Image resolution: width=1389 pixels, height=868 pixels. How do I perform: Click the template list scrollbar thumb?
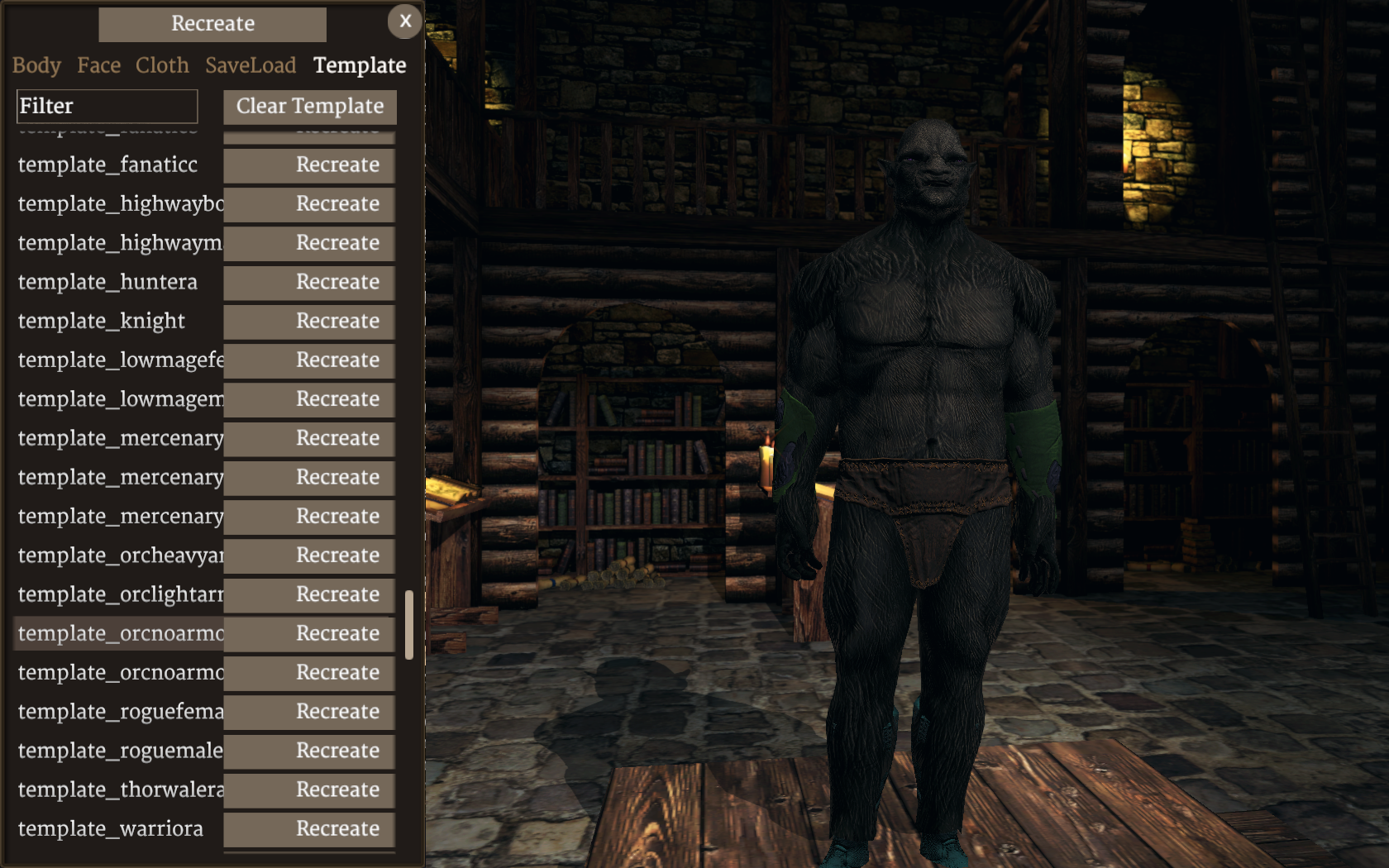click(x=409, y=625)
